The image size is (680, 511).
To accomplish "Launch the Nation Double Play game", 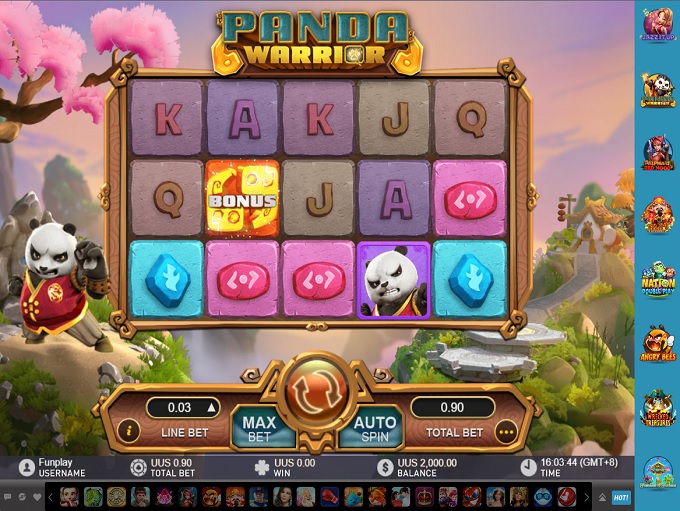I will pyautogui.click(x=657, y=279).
